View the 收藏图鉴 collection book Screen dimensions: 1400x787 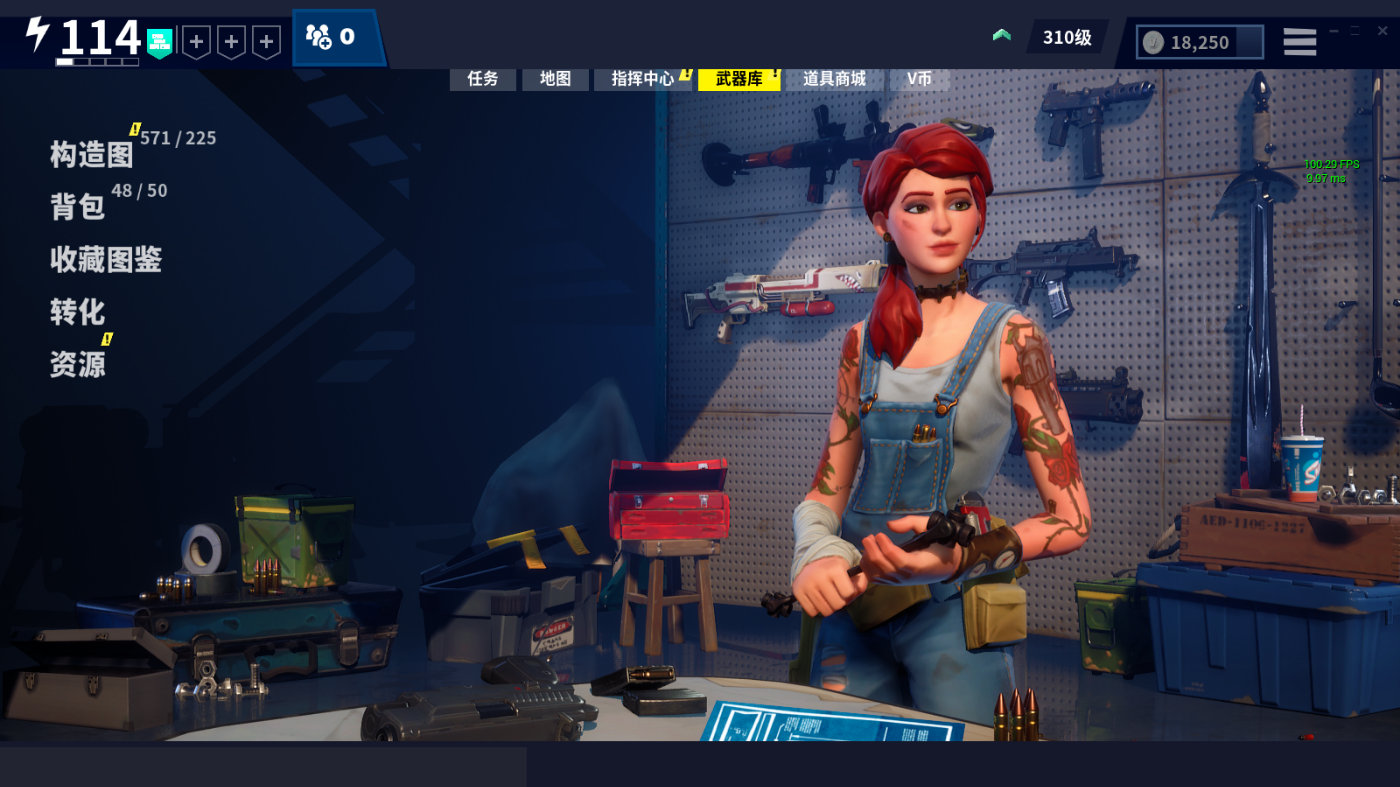click(x=106, y=260)
